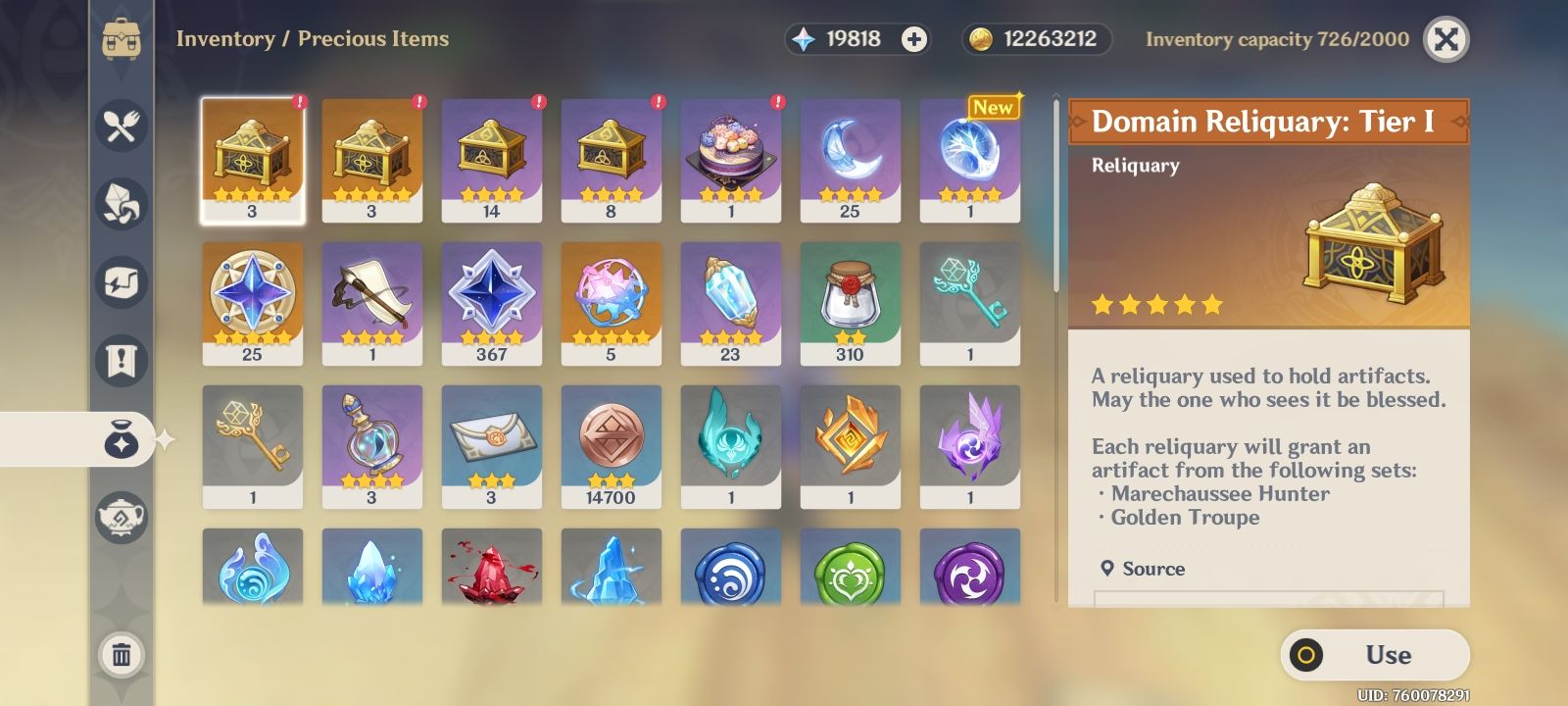Screen dimensions: 1568x706
Task: Click the moon item with 25 count
Action: pyautogui.click(x=851, y=157)
